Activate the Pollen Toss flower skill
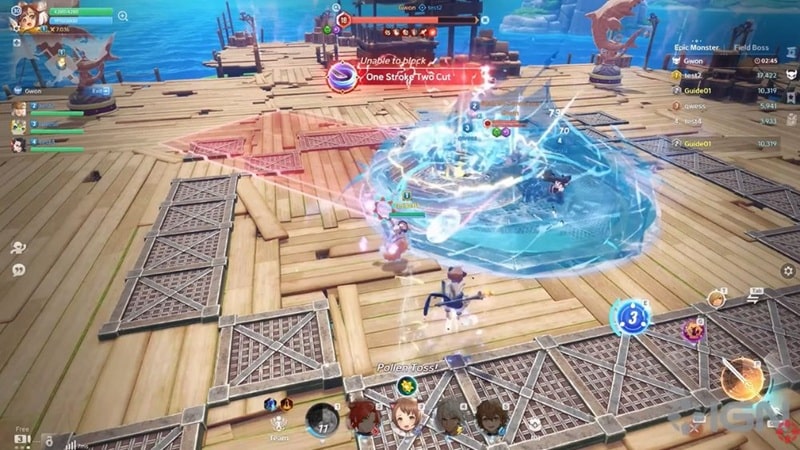Viewport: 800px width, 450px height. coord(406,385)
